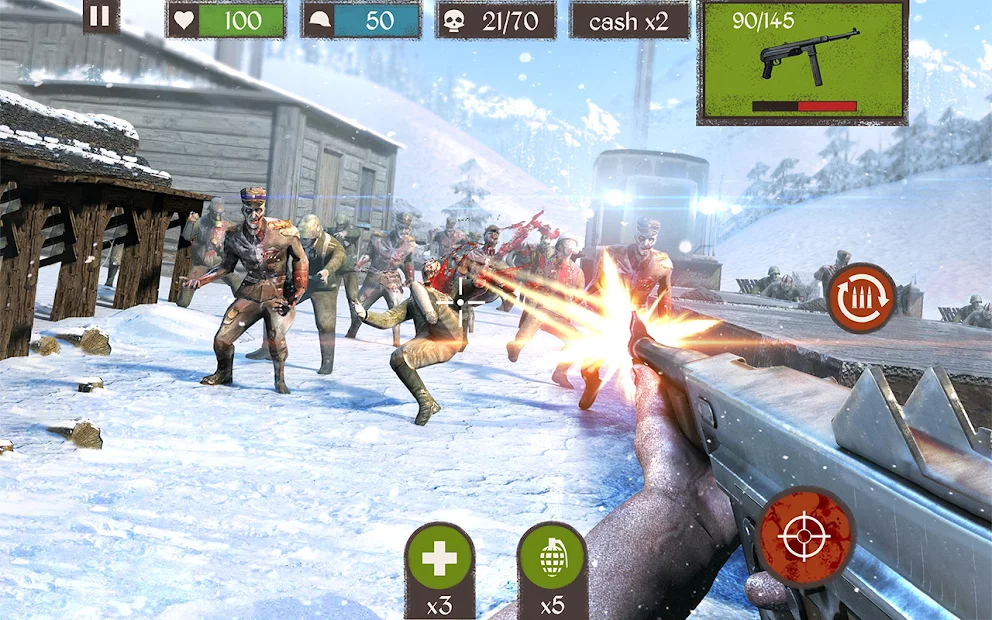Reload using the orange ammo button

pos(861,297)
